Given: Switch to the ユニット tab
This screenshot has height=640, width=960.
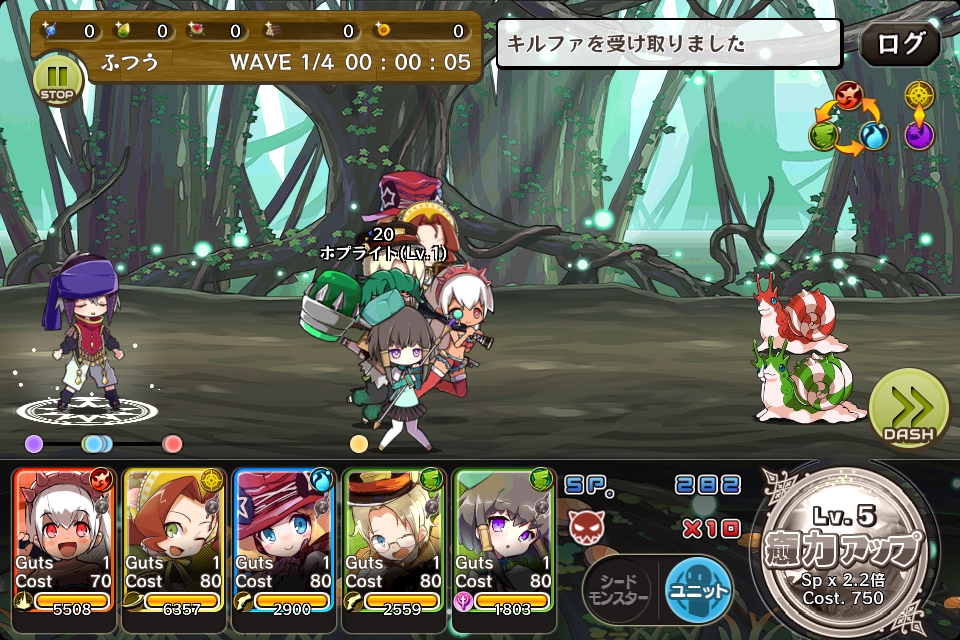Looking at the screenshot, I should click(699, 589).
